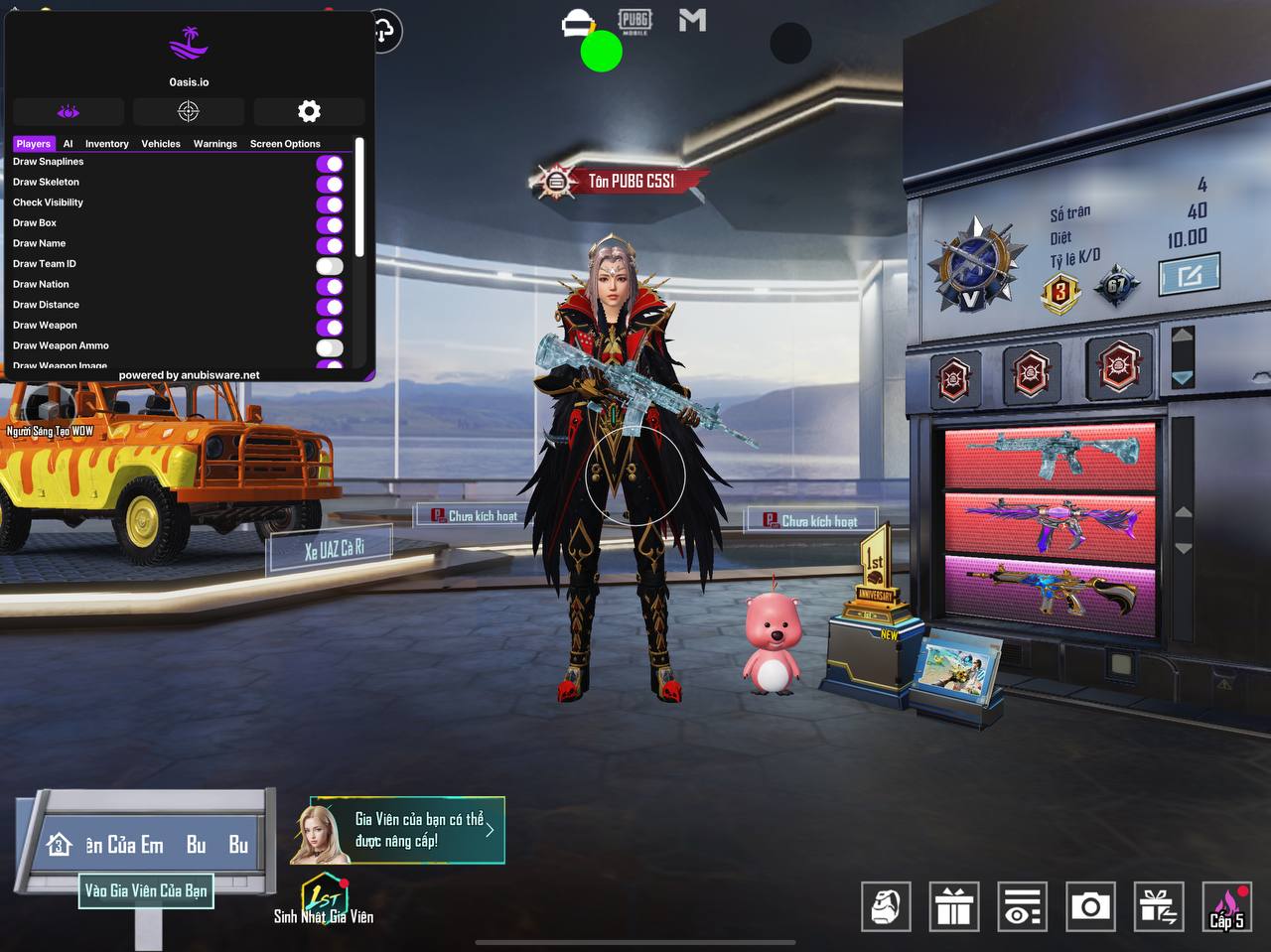Open the Cấp 5 flame level icon
This screenshot has height=952, width=1271.
[x=1226, y=906]
